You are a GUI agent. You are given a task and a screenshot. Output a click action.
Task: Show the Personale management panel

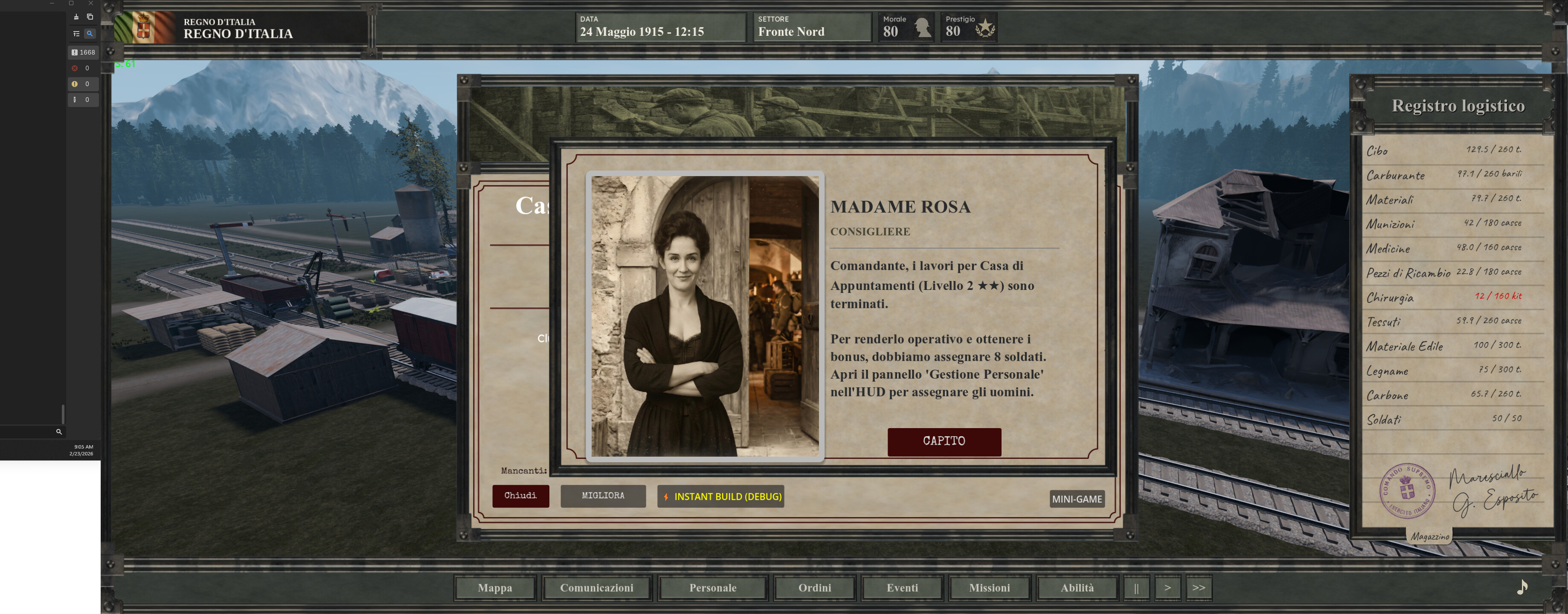713,588
